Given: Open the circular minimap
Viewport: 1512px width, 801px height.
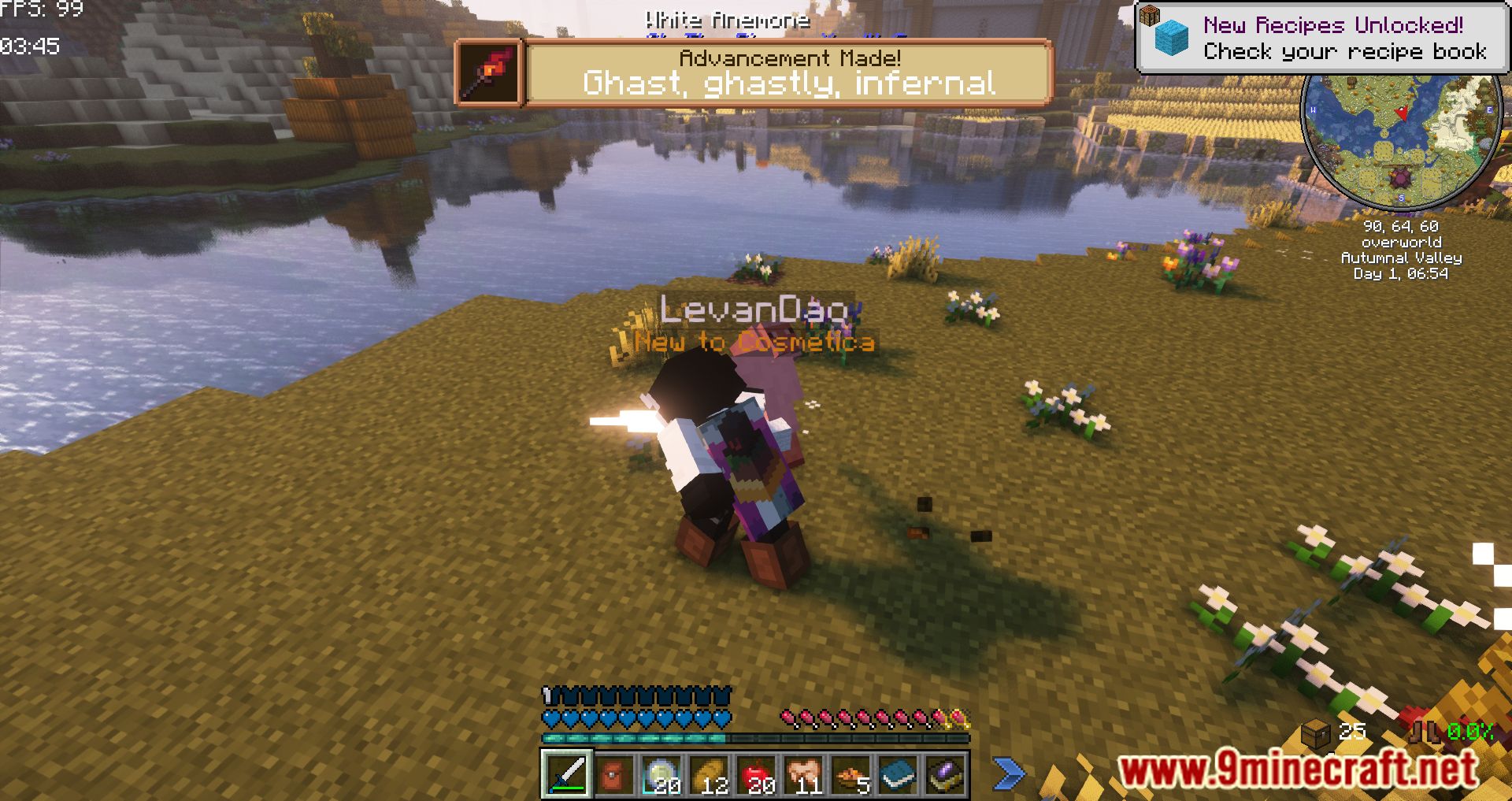Looking at the screenshot, I should coord(1401,138).
